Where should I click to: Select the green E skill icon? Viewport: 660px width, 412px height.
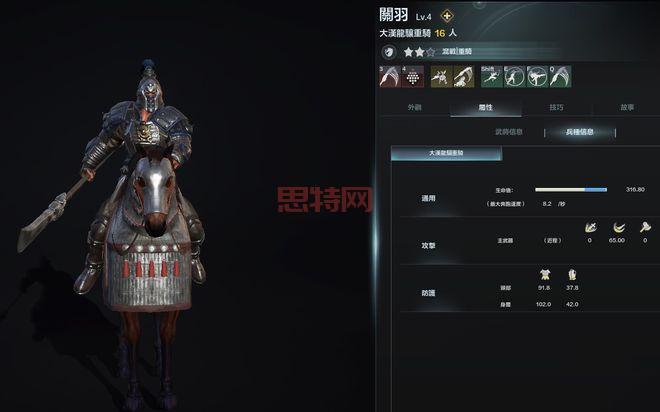pyautogui.click(x=513, y=76)
